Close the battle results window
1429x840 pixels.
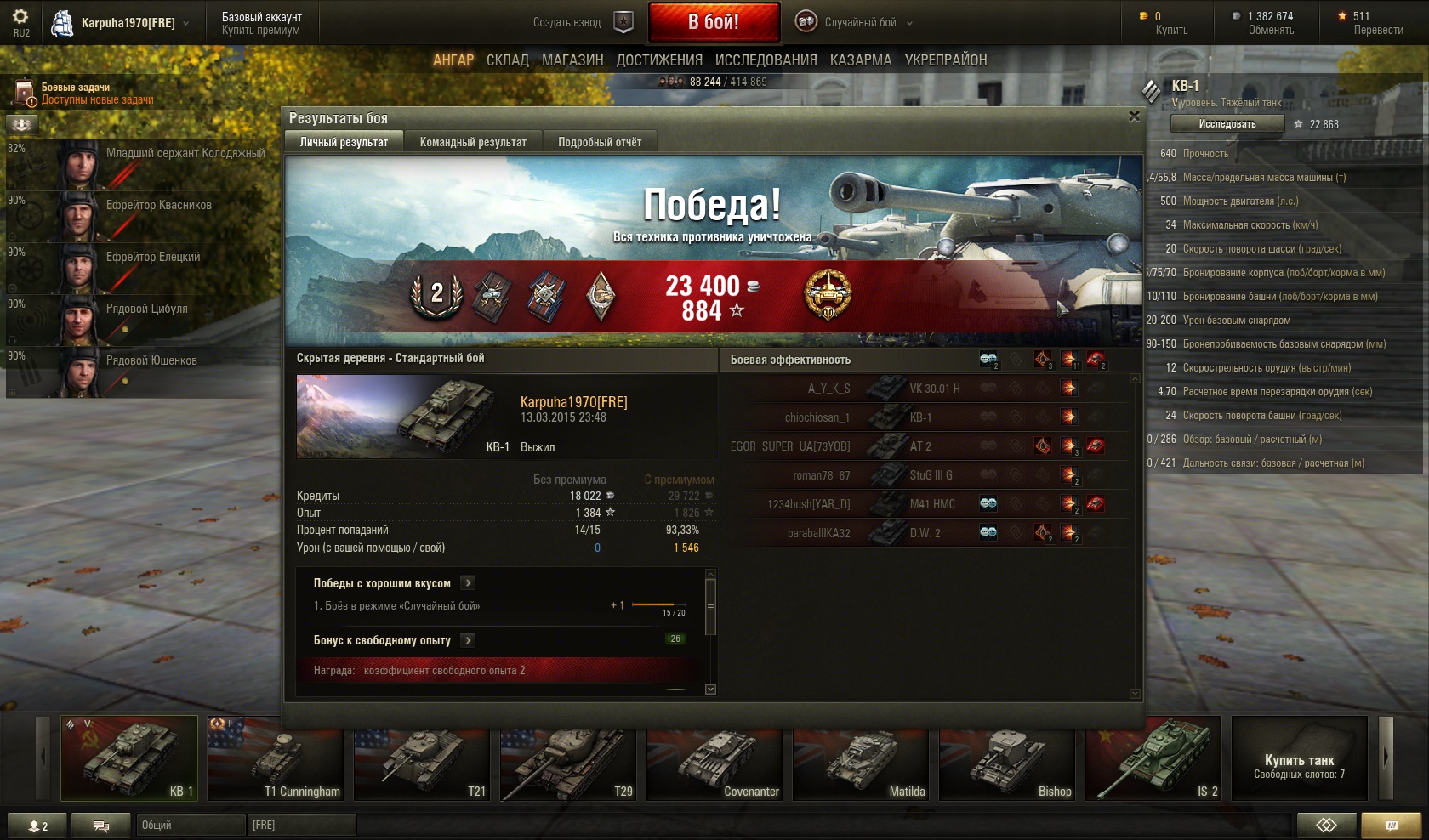[1133, 116]
